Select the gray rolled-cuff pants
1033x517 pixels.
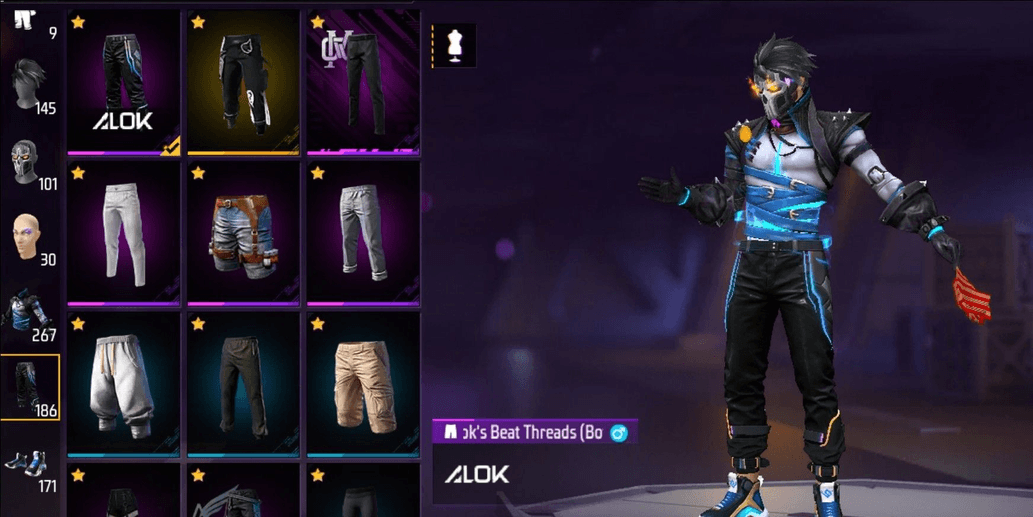362,233
